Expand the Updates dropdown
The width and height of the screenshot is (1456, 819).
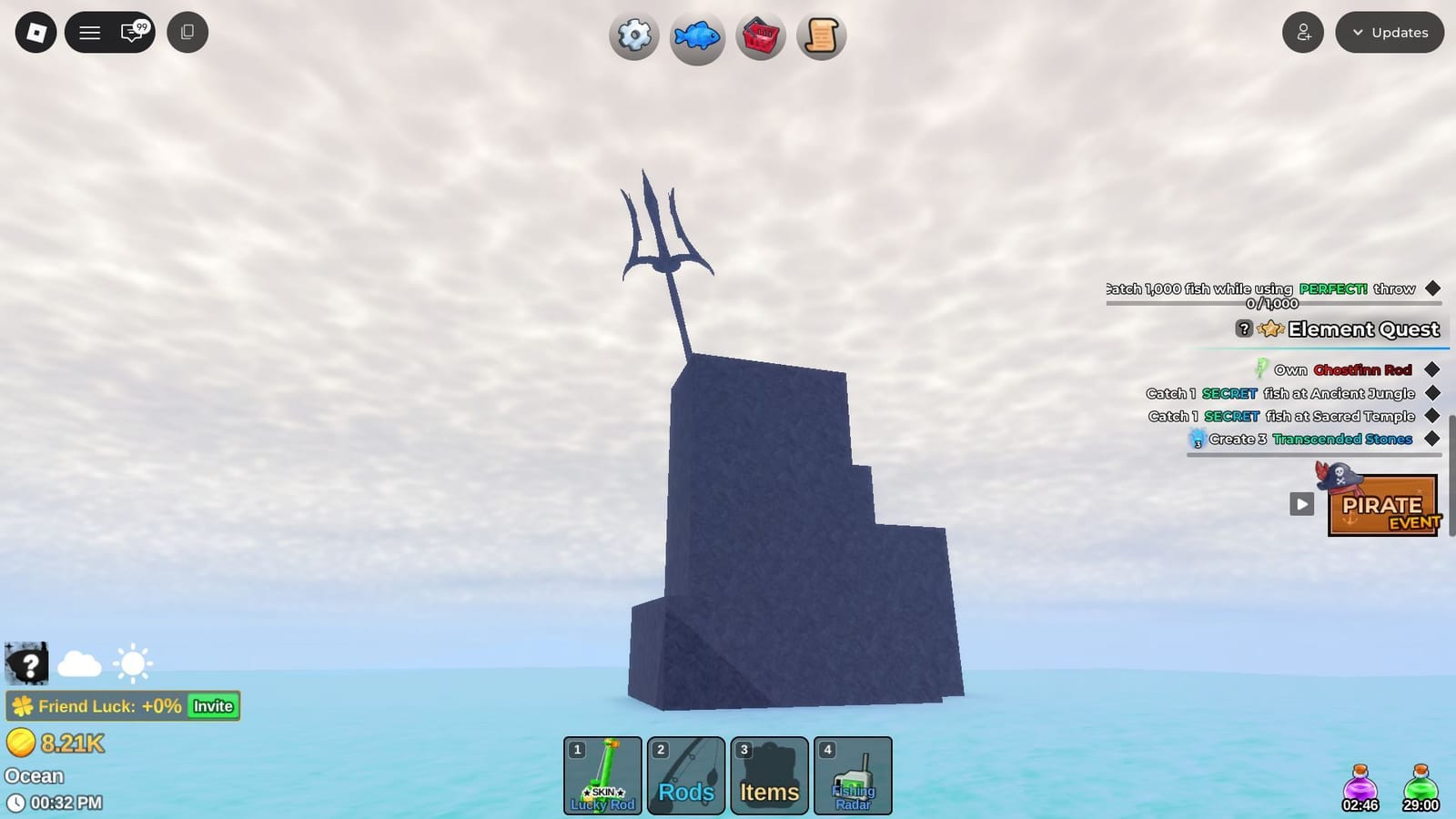click(x=1390, y=32)
